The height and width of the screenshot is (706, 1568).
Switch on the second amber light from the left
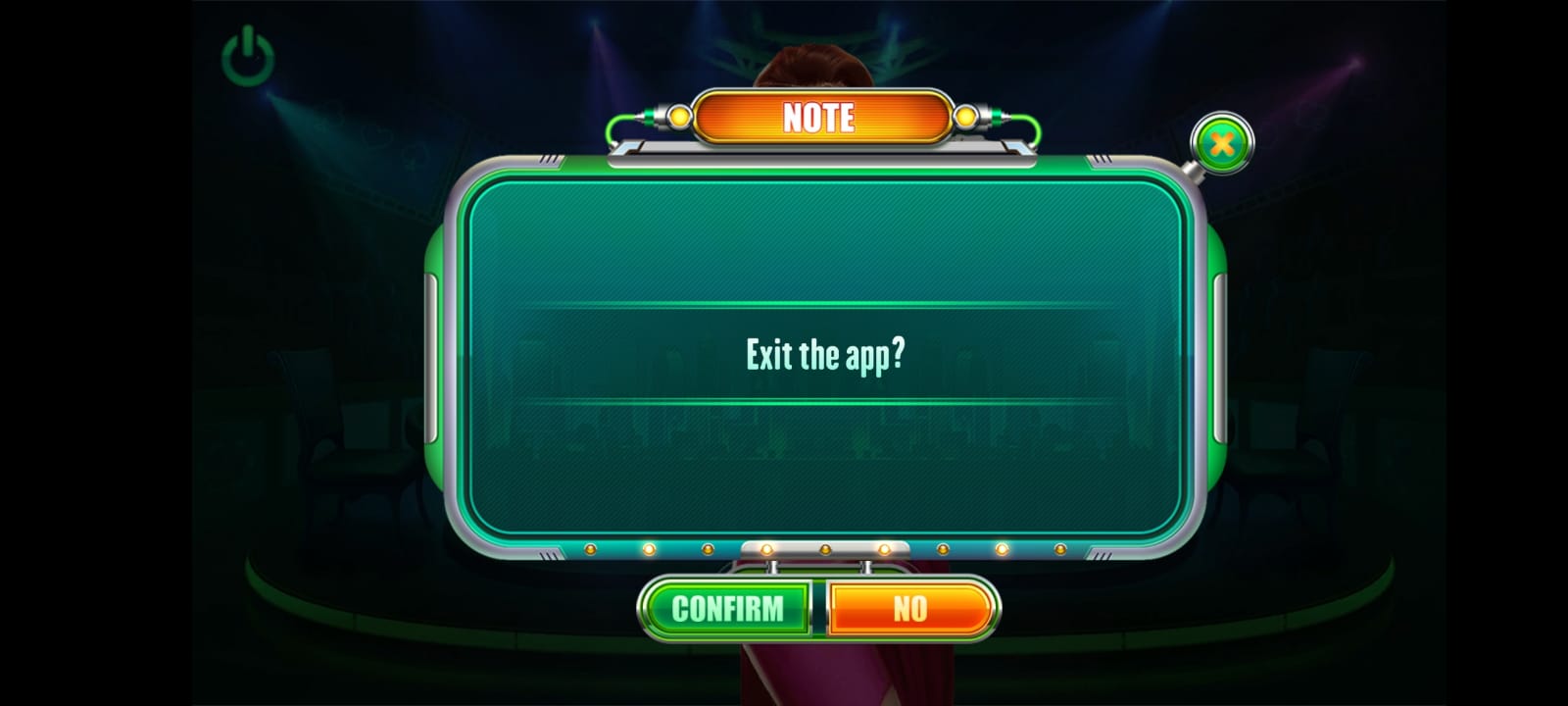tap(650, 549)
